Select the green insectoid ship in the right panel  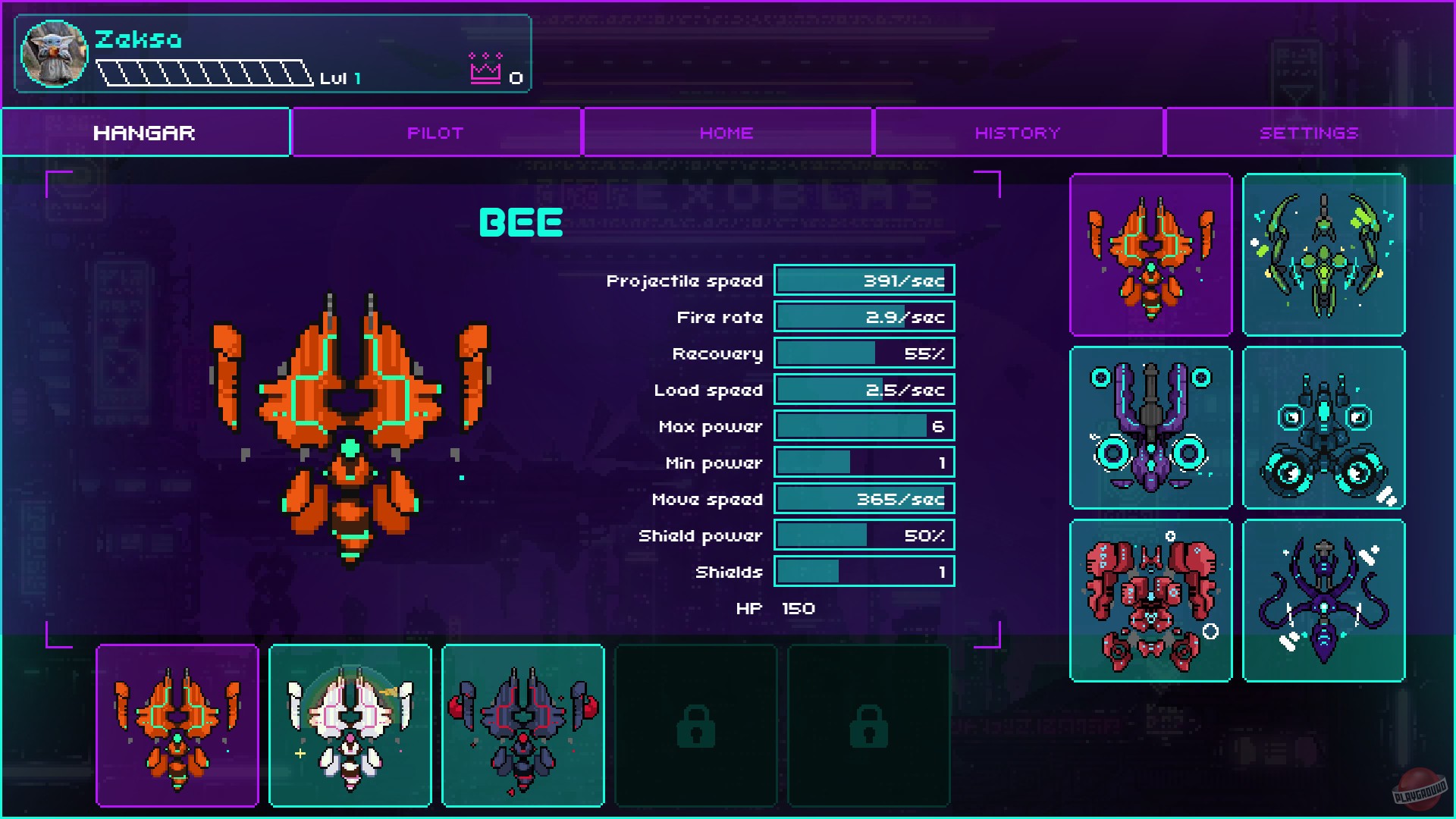(x=1323, y=254)
